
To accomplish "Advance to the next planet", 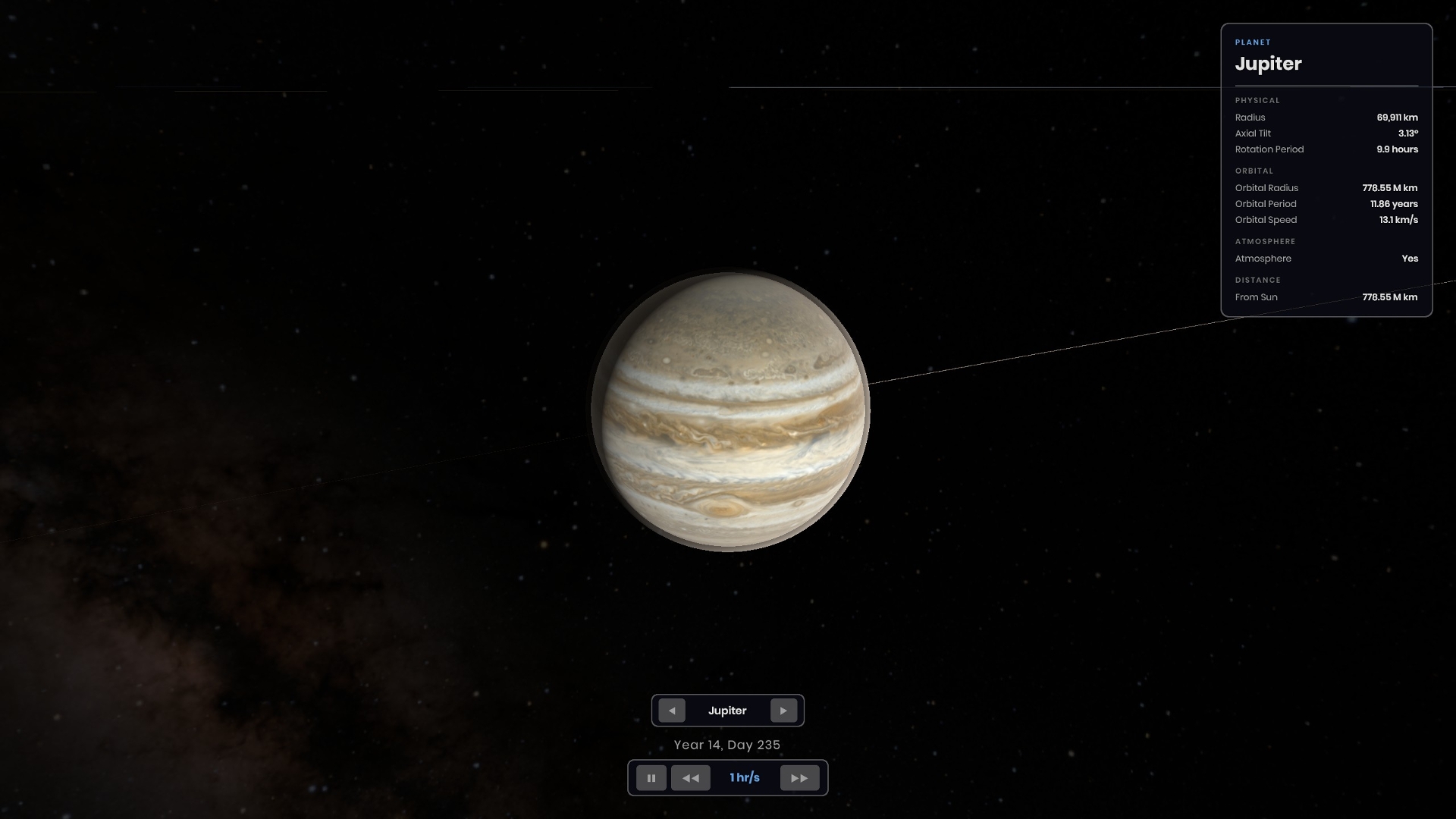I will (783, 711).
